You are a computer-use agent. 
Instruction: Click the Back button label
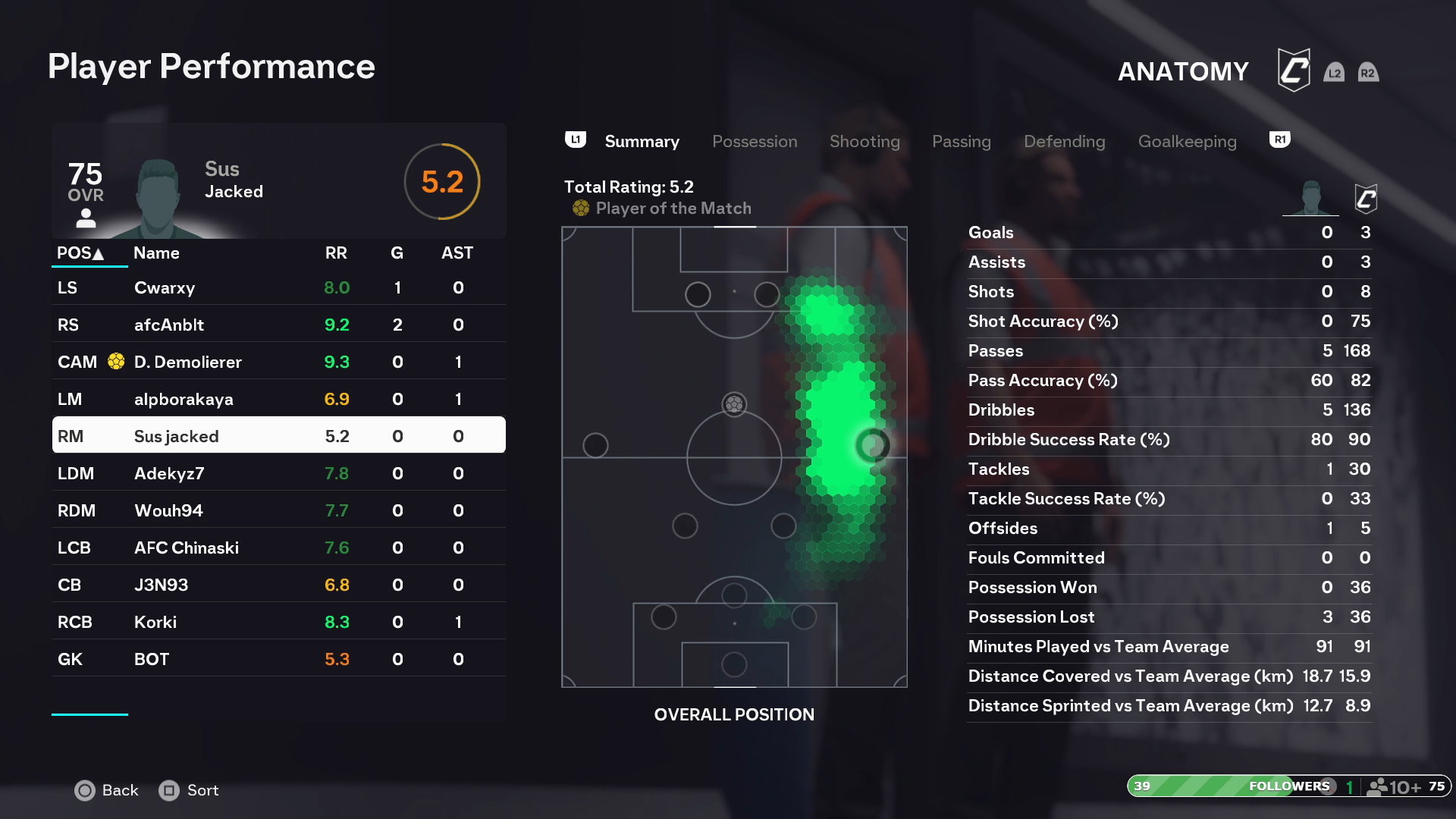click(x=120, y=790)
